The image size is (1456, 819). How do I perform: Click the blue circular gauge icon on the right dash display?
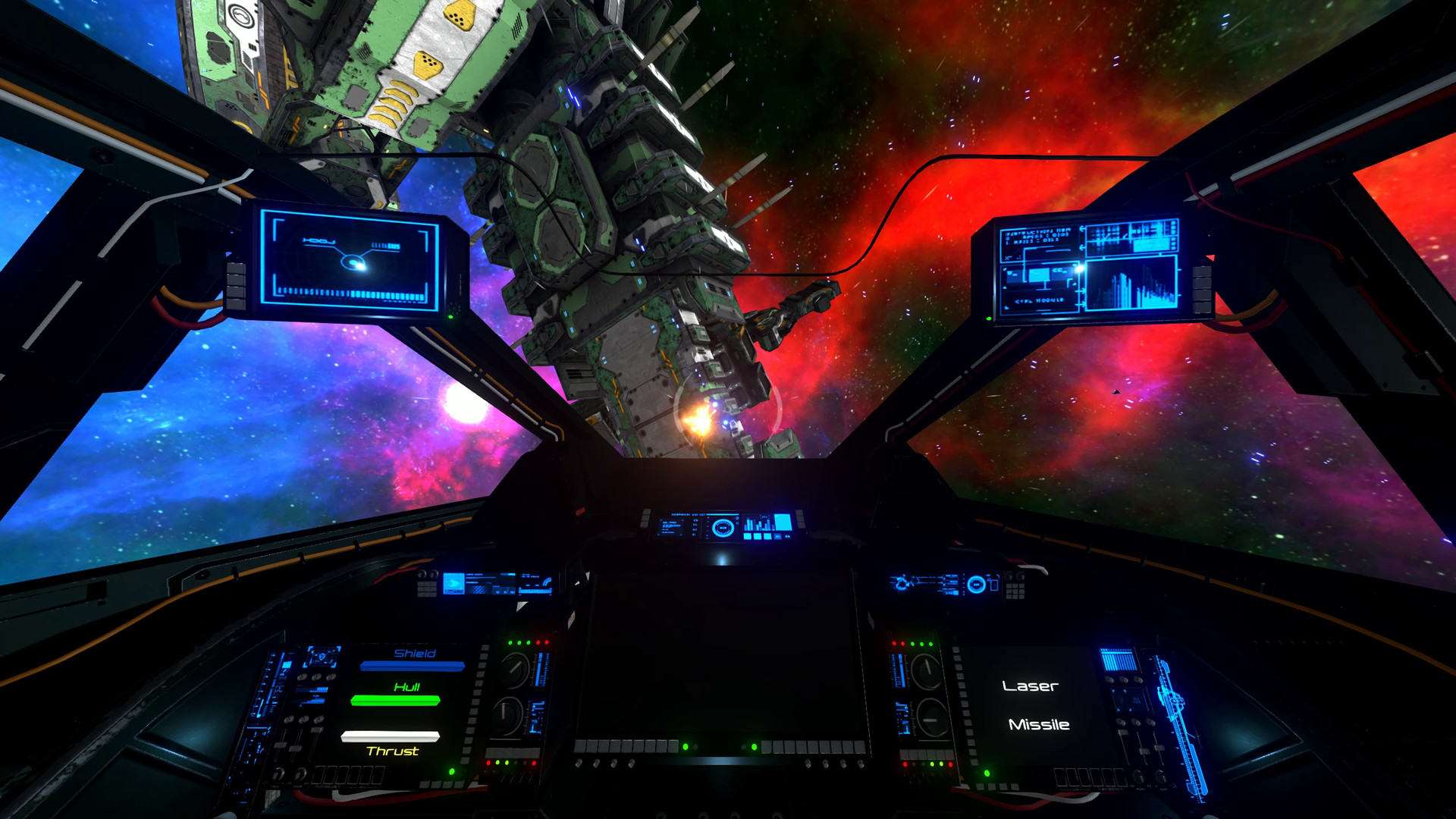coord(976,584)
